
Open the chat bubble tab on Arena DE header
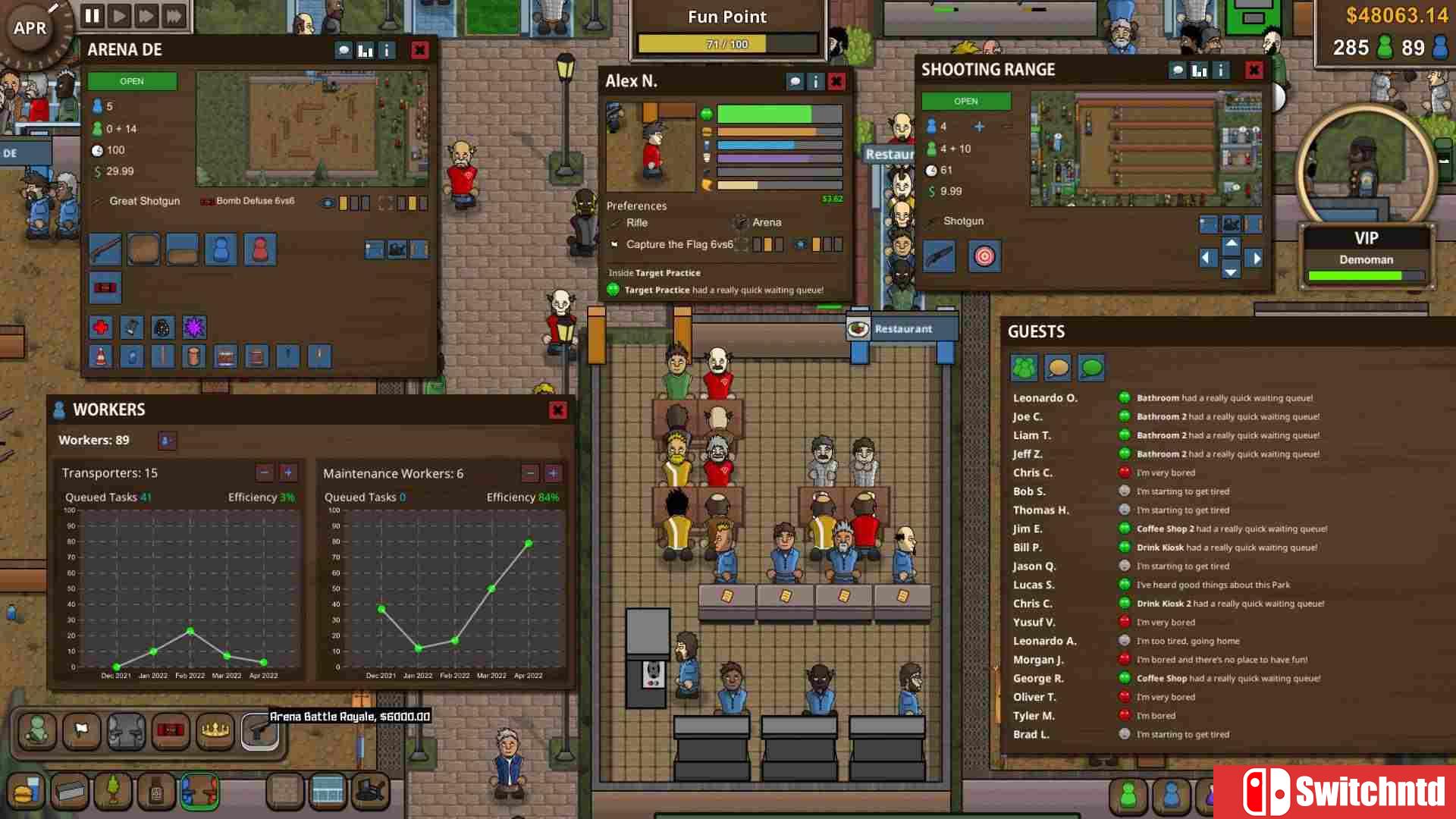(343, 50)
